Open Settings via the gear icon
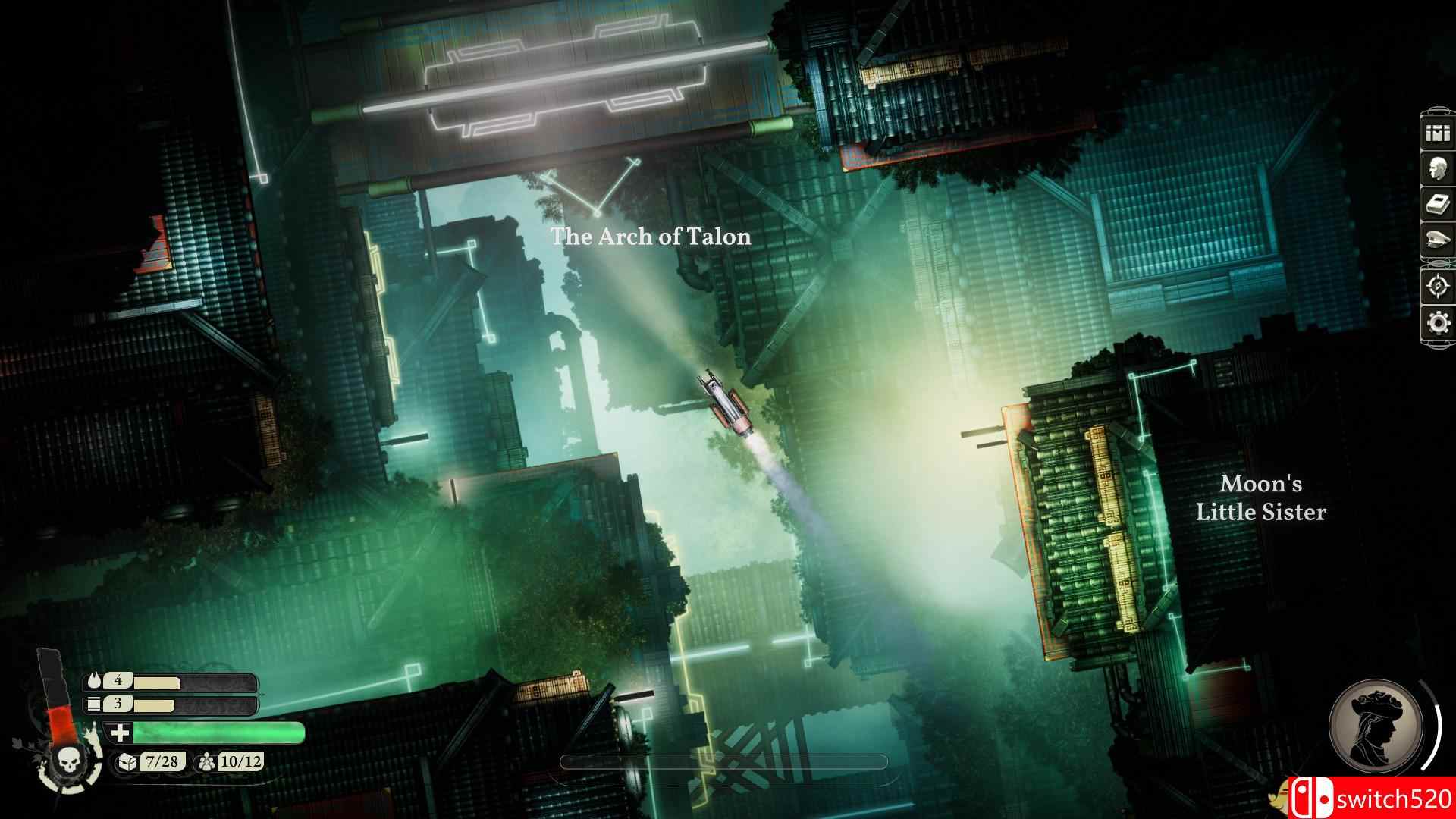This screenshot has height=819, width=1456. tap(1436, 321)
